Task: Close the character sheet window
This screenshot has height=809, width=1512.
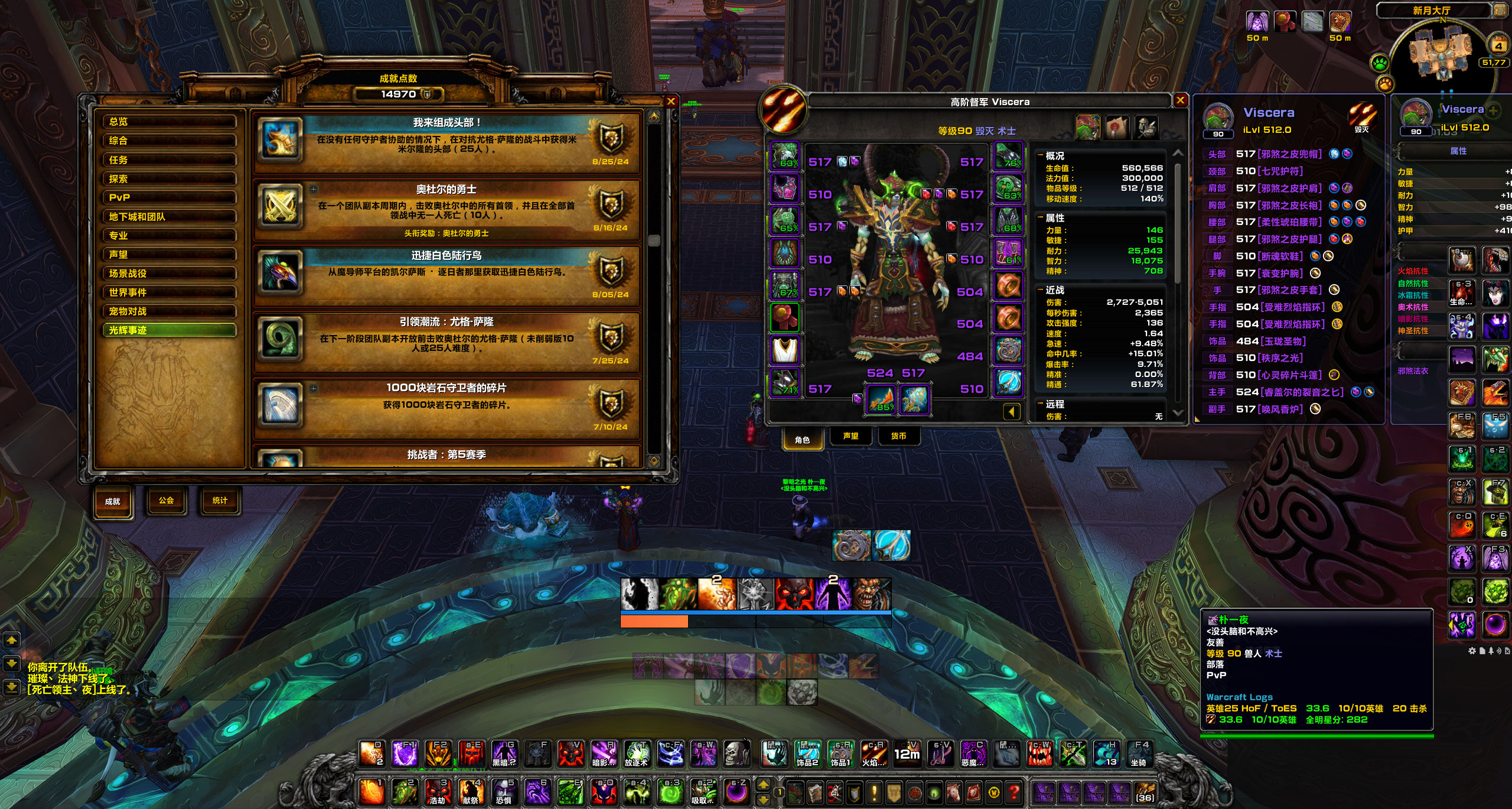Action: 1180,100
